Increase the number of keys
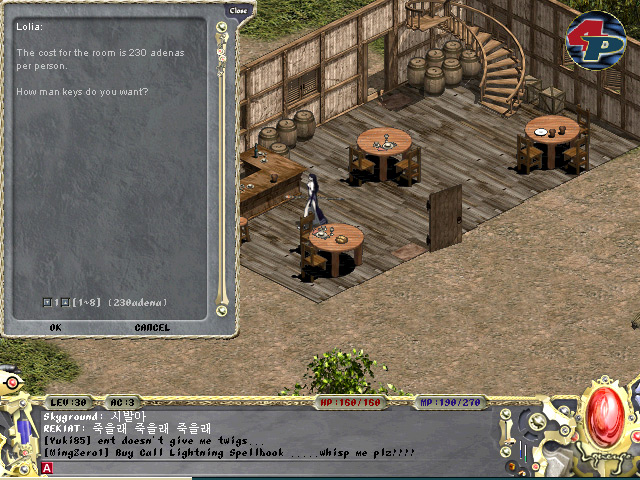 (x=65, y=302)
